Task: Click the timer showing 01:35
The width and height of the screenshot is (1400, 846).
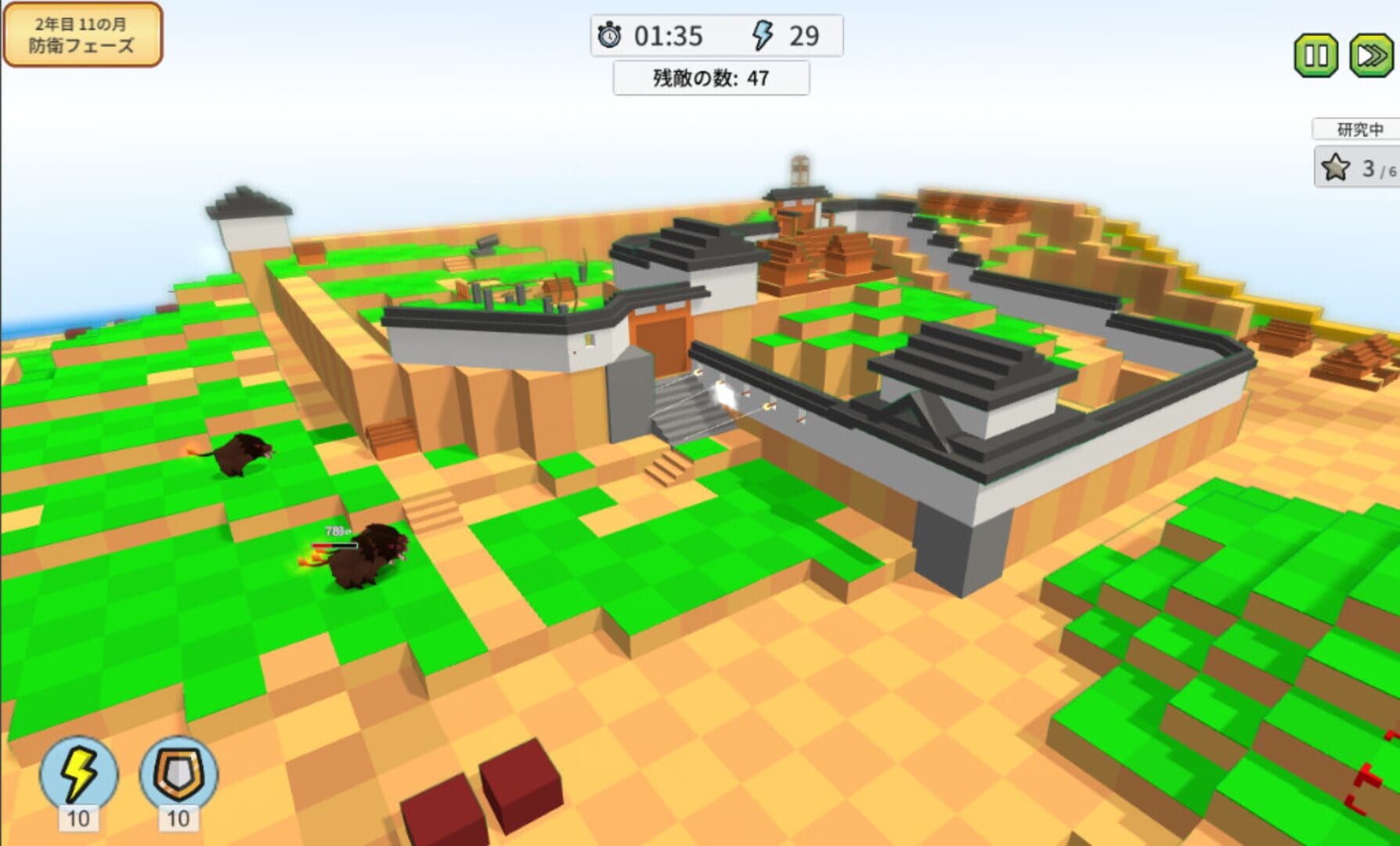Action: click(x=669, y=36)
